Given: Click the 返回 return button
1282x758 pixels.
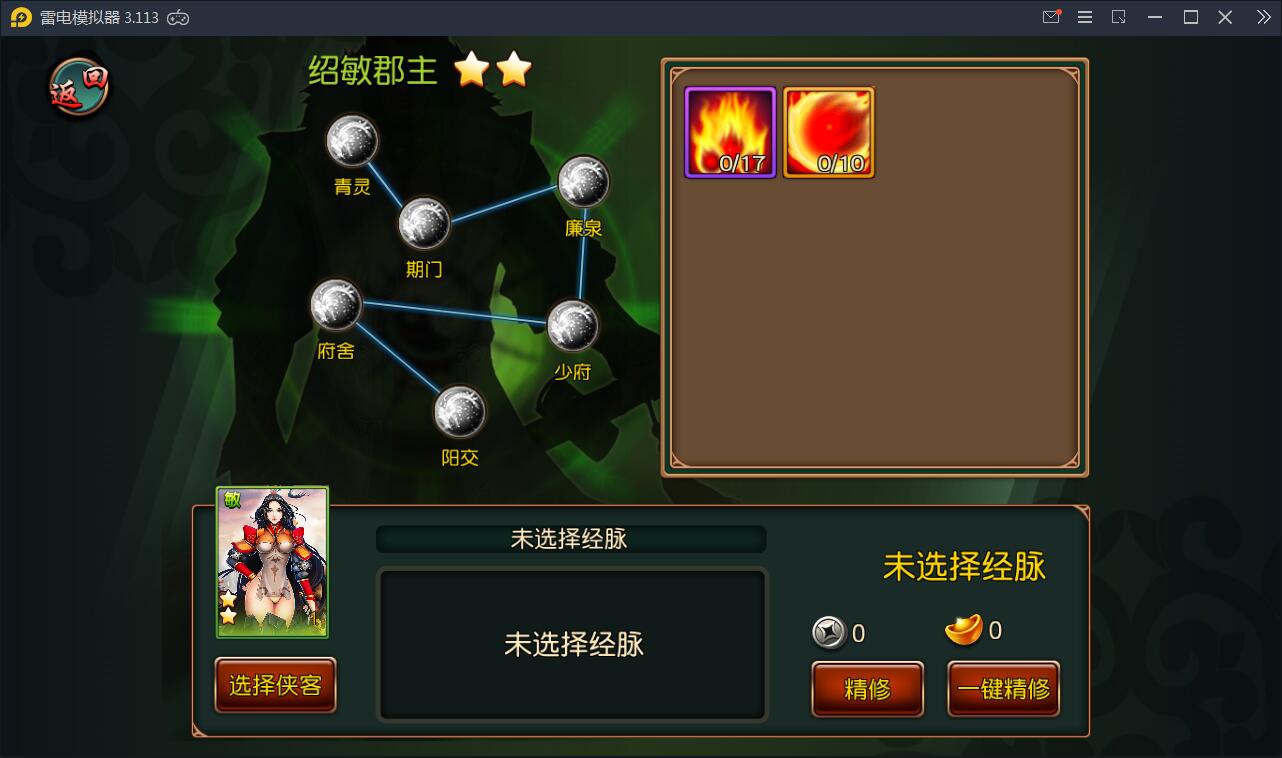Looking at the screenshot, I should coord(76,88).
